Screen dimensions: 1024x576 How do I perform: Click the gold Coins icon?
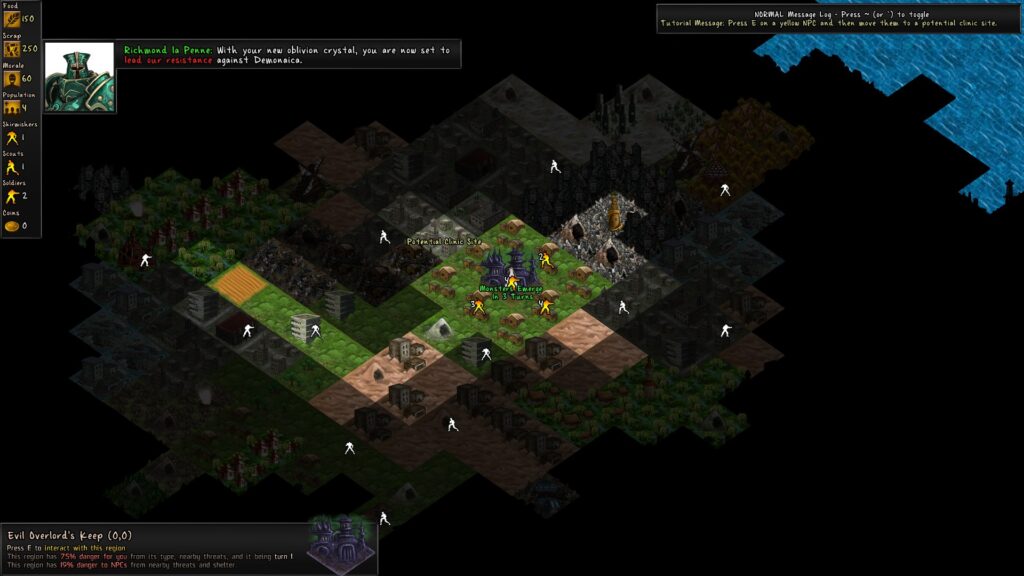click(11, 226)
